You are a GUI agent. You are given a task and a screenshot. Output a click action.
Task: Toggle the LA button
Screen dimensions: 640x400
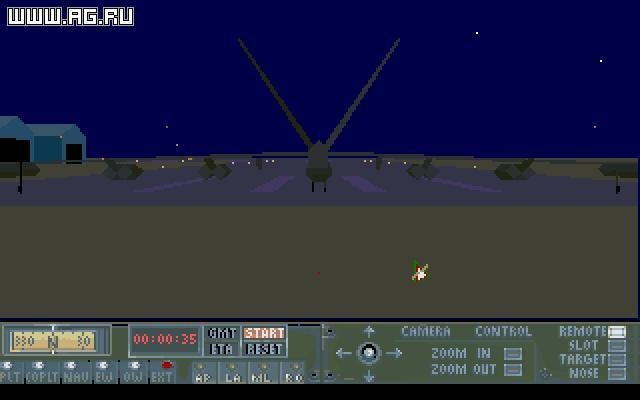point(233,375)
